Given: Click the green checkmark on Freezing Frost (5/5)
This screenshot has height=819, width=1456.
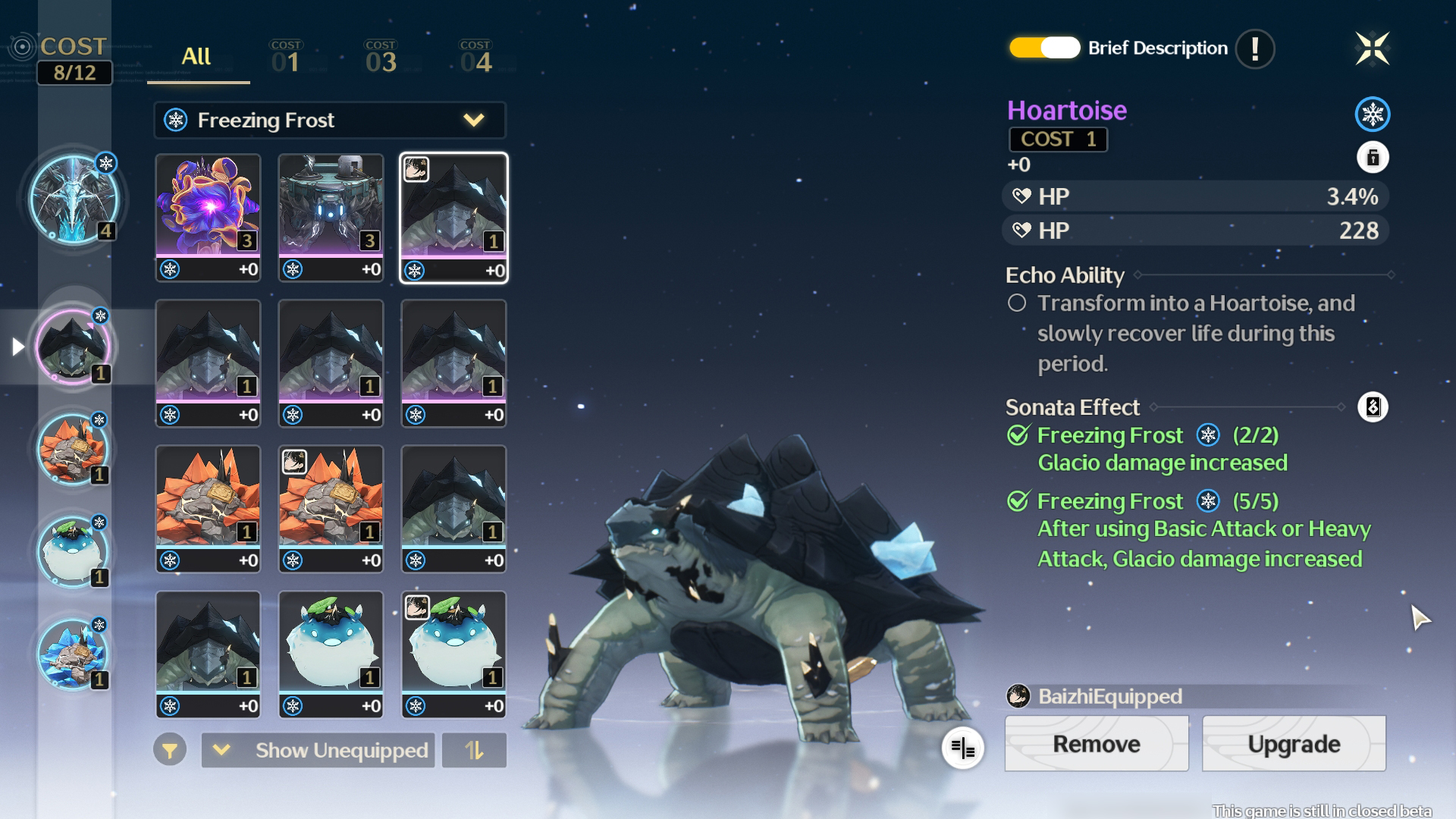Looking at the screenshot, I should point(1018,501).
